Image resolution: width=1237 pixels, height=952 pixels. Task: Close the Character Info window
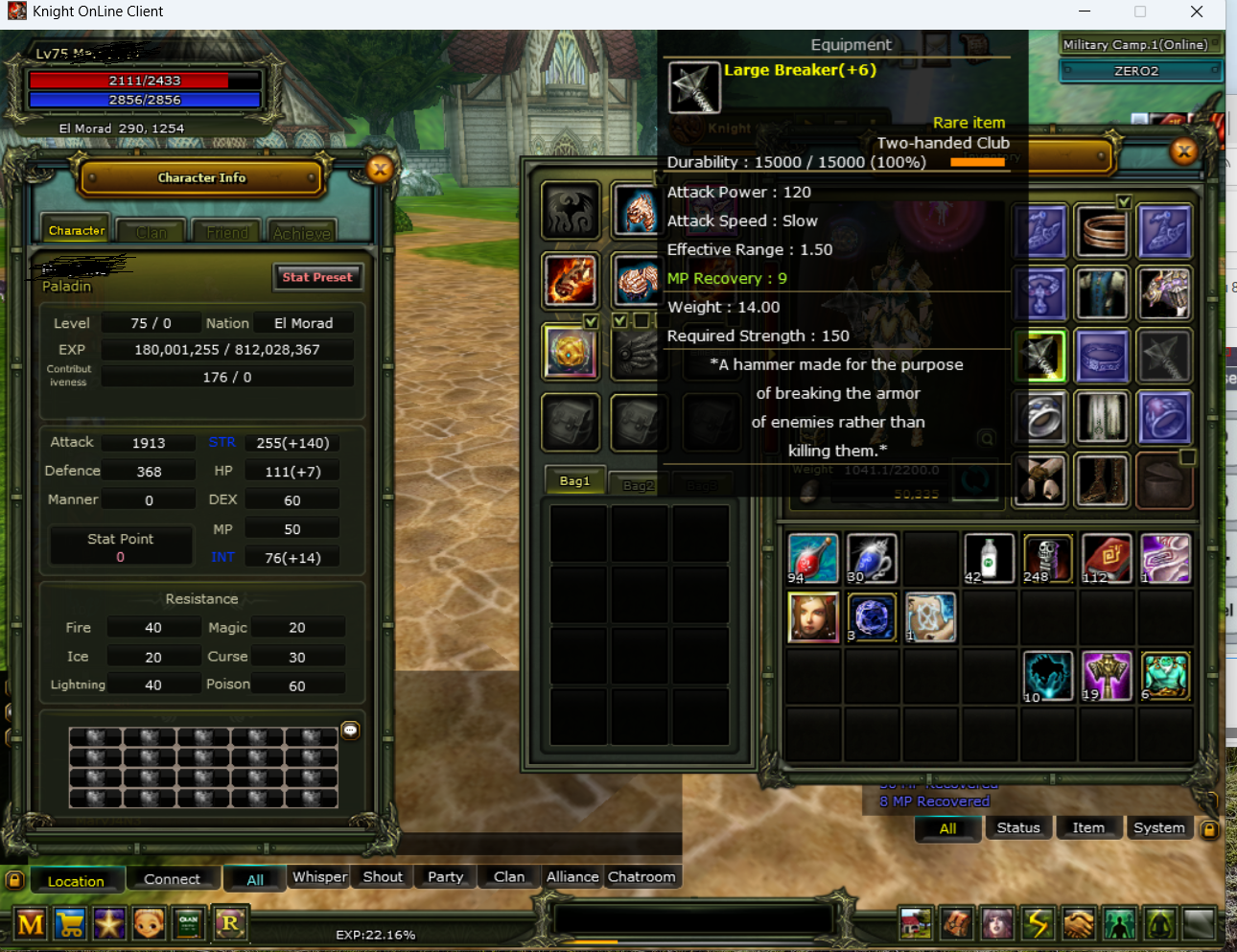coord(381,170)
